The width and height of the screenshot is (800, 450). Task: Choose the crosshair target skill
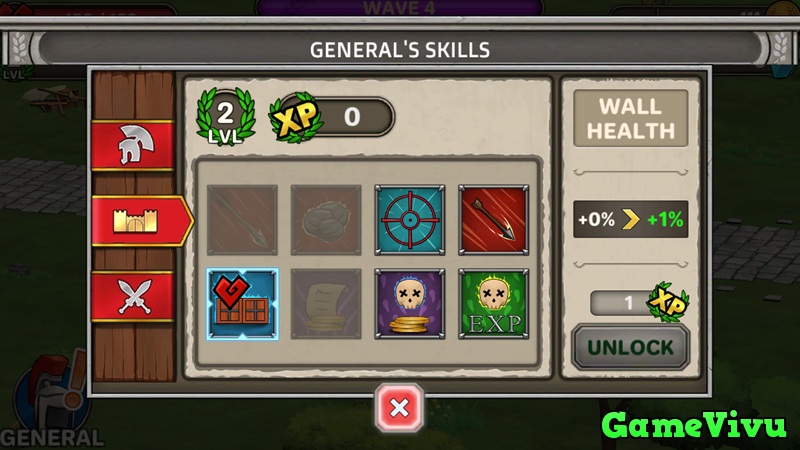tap(409, 218)
